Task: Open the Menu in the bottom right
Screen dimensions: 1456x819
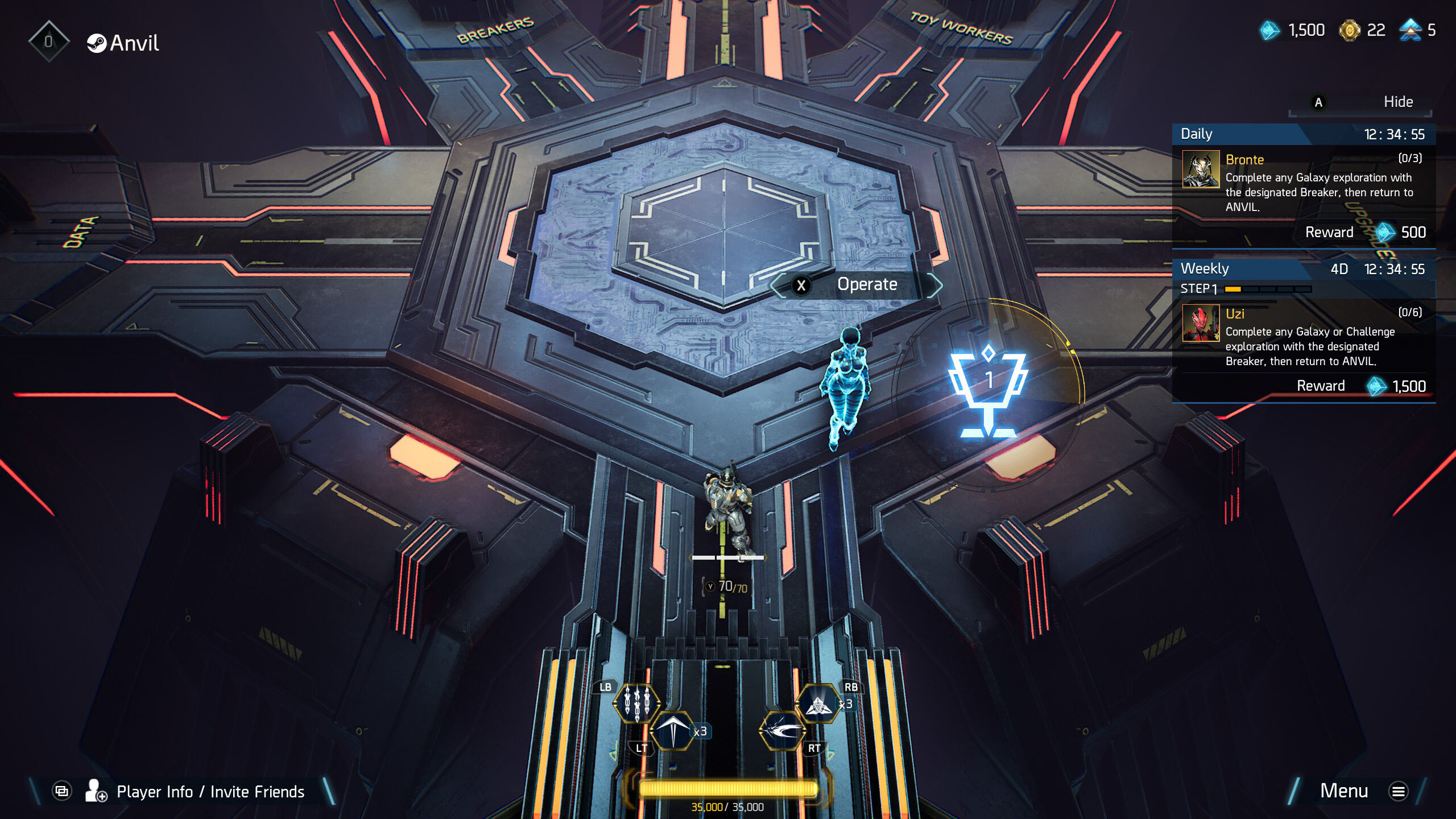Action: 1345,791
